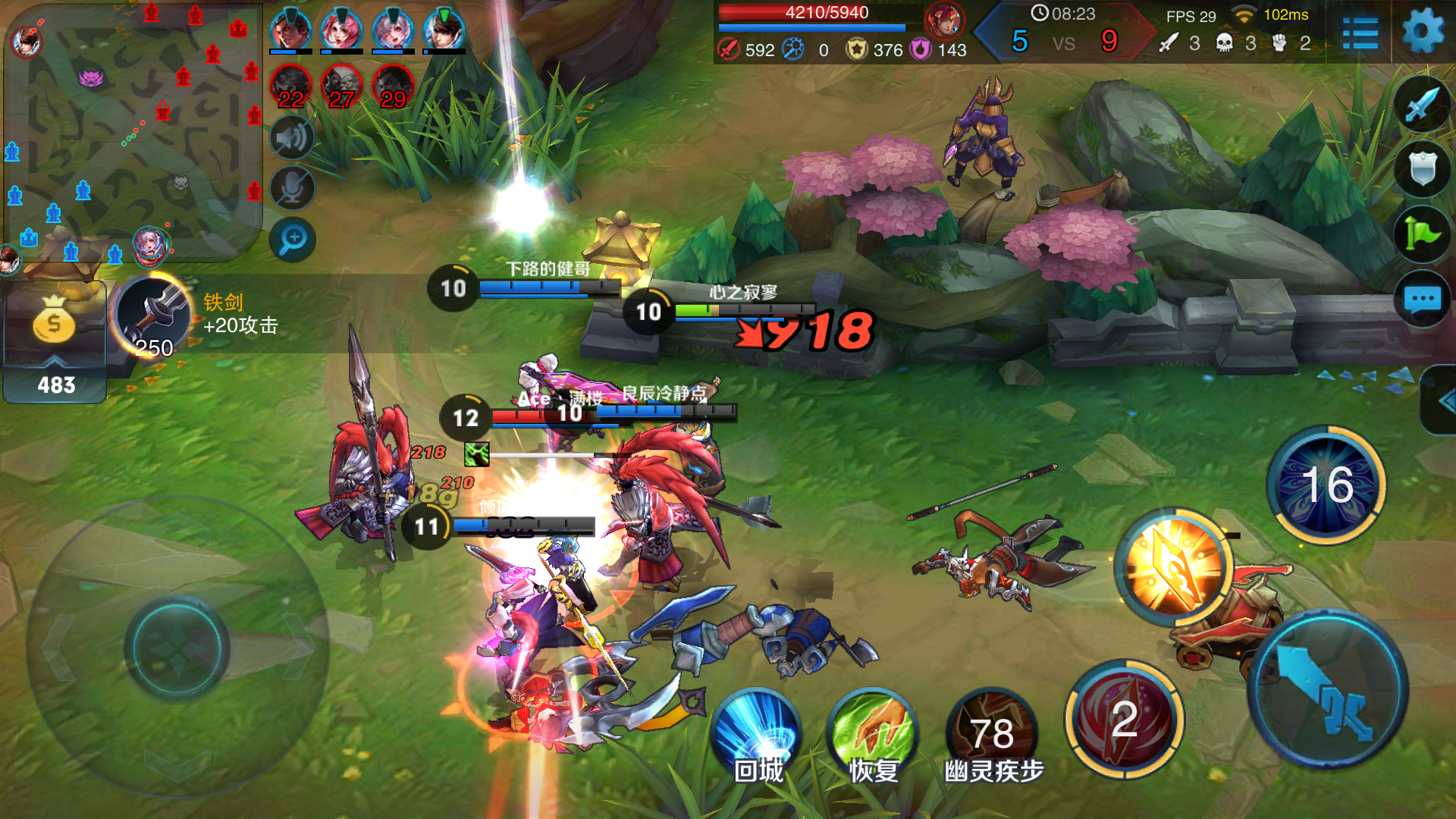Hit the basic attack button
1456x819 pixels.
tap(1327, 690)
